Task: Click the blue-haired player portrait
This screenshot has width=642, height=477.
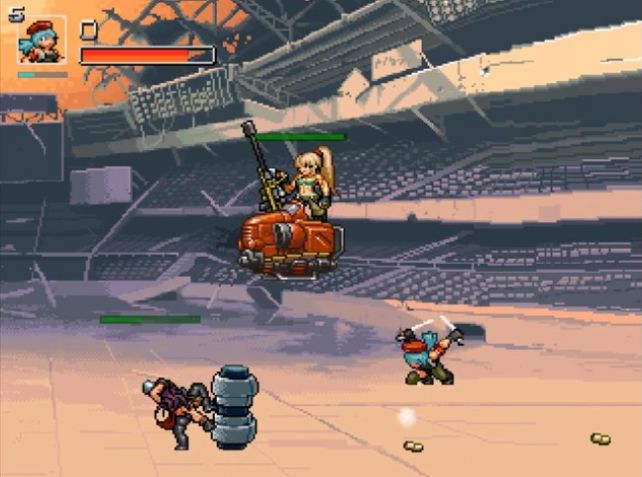Action: tap(42, 41)
